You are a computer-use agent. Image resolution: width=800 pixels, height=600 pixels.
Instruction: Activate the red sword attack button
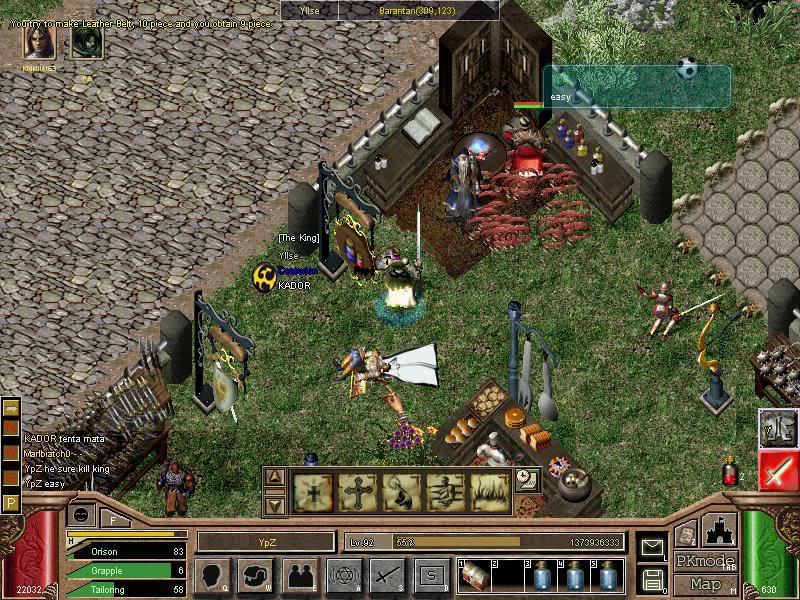click(777, 470)
